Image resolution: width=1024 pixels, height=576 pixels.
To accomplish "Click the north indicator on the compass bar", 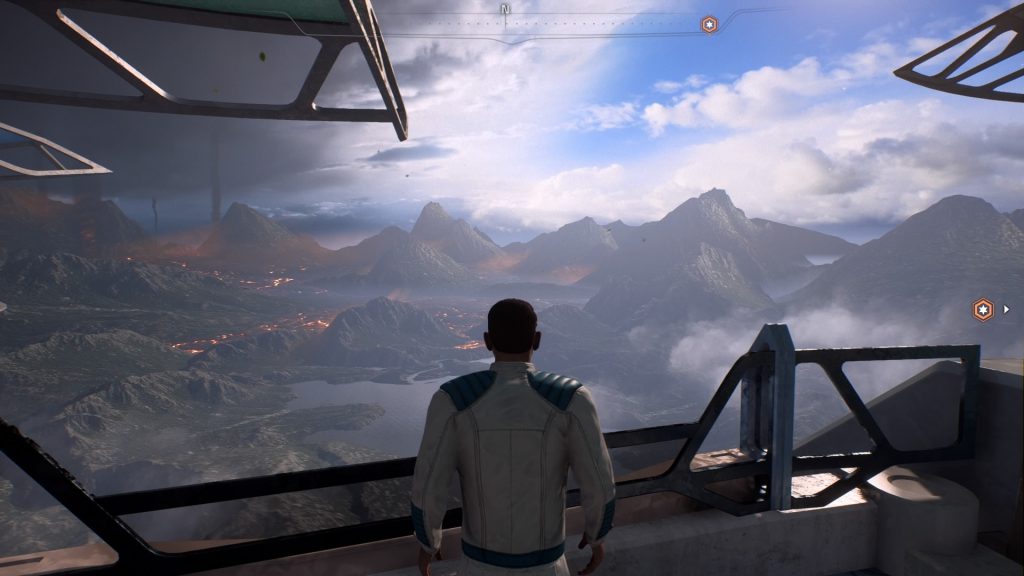I will pyautogui.click(x=505, y=7).
